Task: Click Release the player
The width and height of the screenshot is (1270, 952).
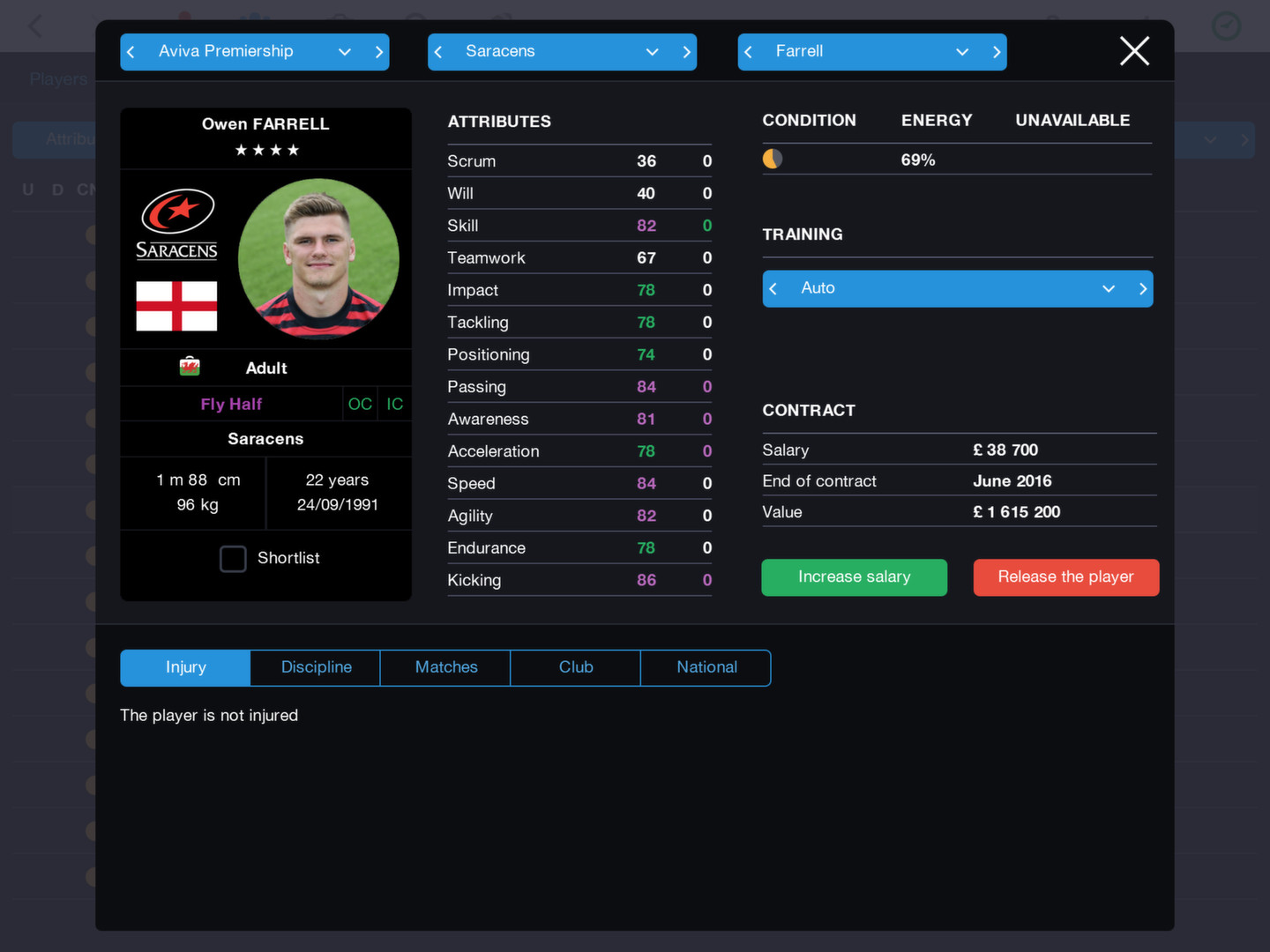Action: tap(1065, 577)
